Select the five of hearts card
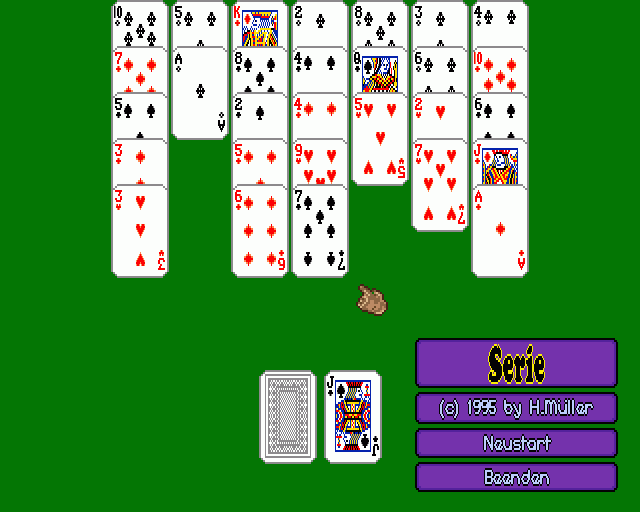 pyautogui.click(x=379, y=140)
